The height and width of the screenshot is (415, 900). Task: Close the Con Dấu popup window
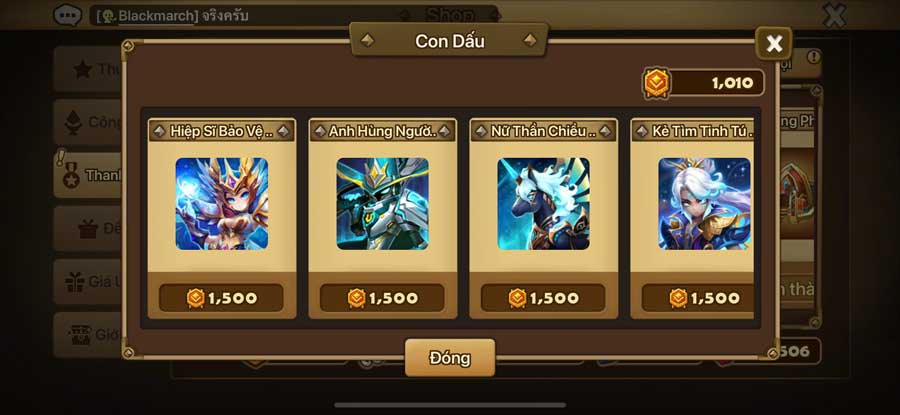(x=773, y=44)
